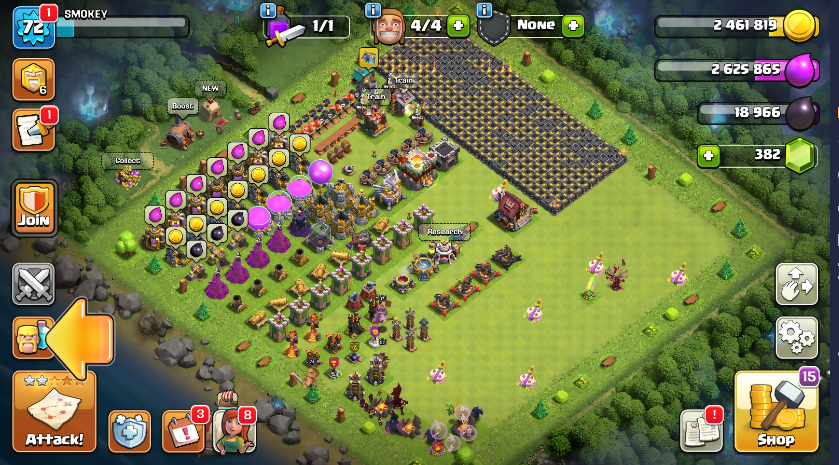Check the calendar events button
The height and width of the screenshot is (465, 839).
click(182, 431)
